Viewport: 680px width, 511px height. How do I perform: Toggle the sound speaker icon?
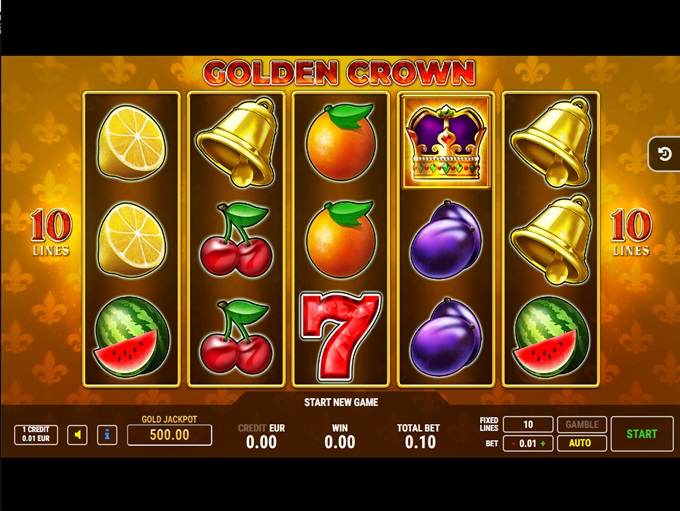click(77, 435)
